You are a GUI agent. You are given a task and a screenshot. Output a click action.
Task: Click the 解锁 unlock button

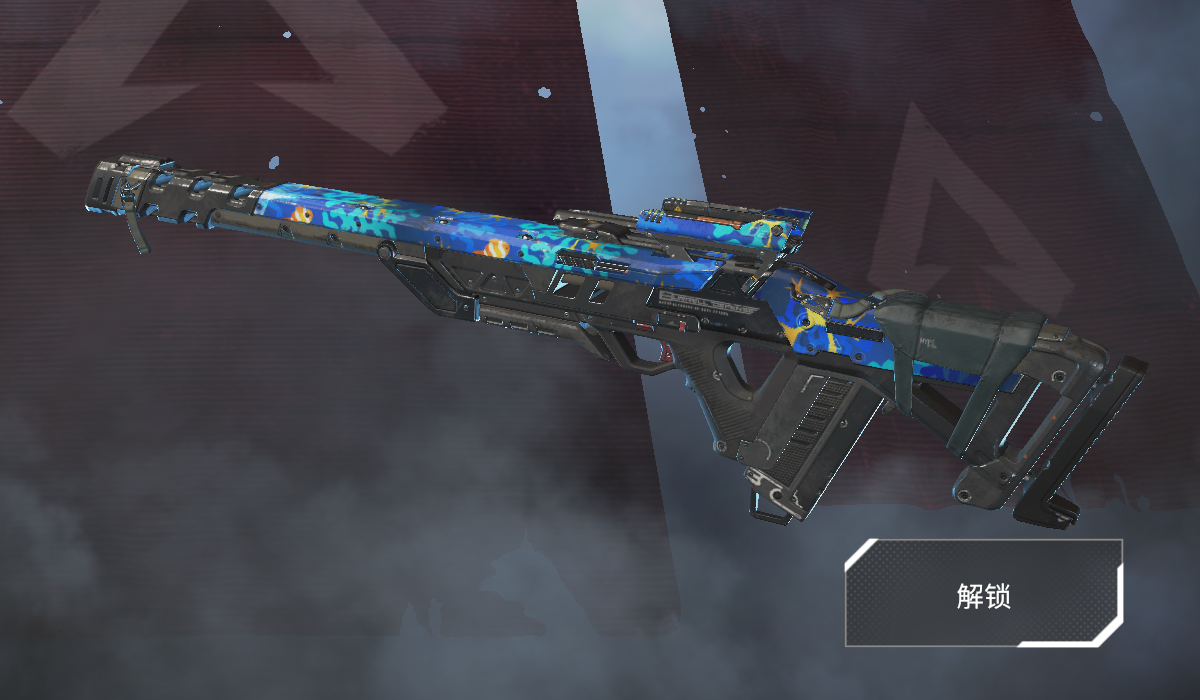pyautogui.click(x=983, y=594)
